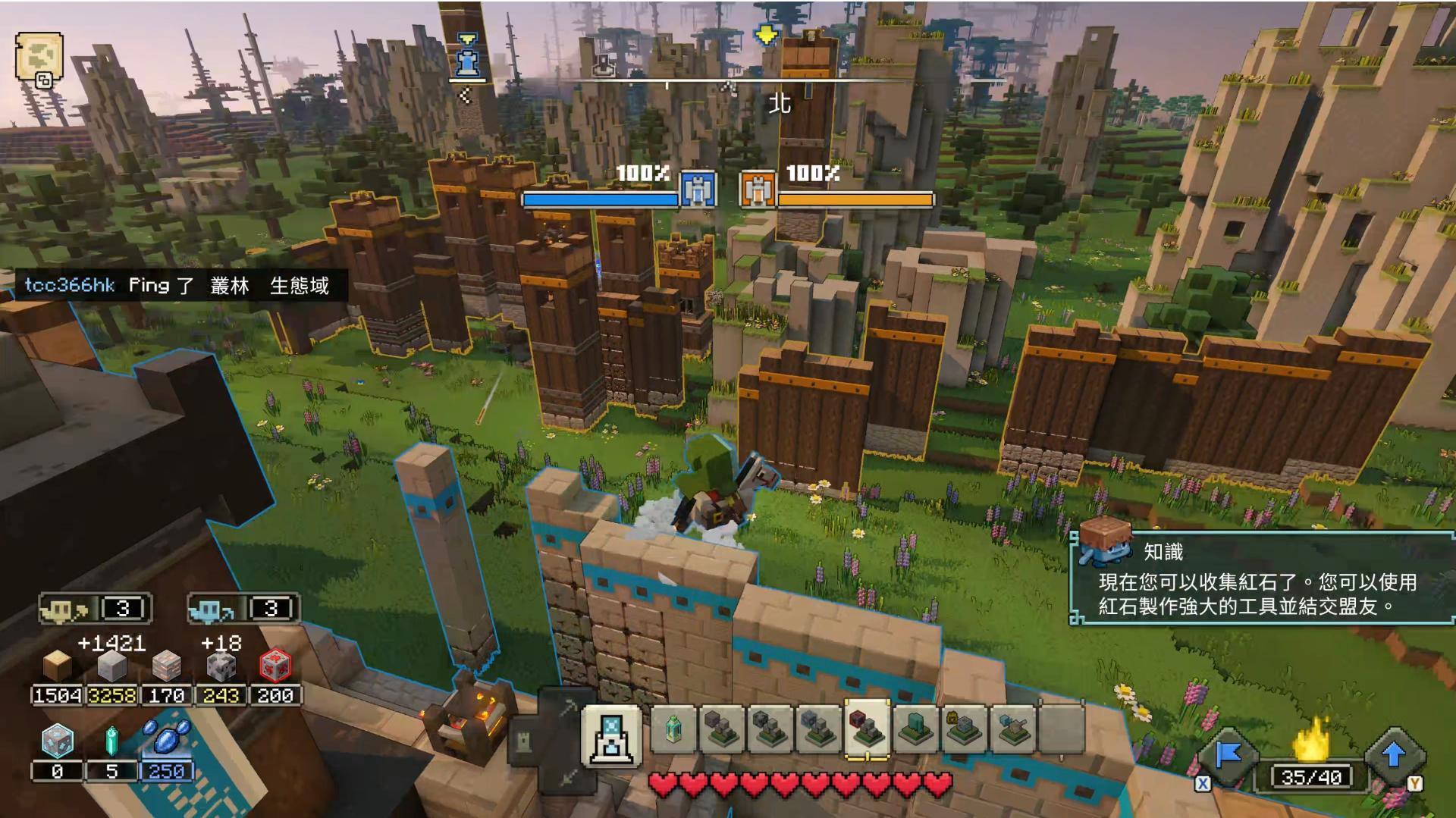Open the world map scroll icon
The image size is (1456, 818).
39,57
